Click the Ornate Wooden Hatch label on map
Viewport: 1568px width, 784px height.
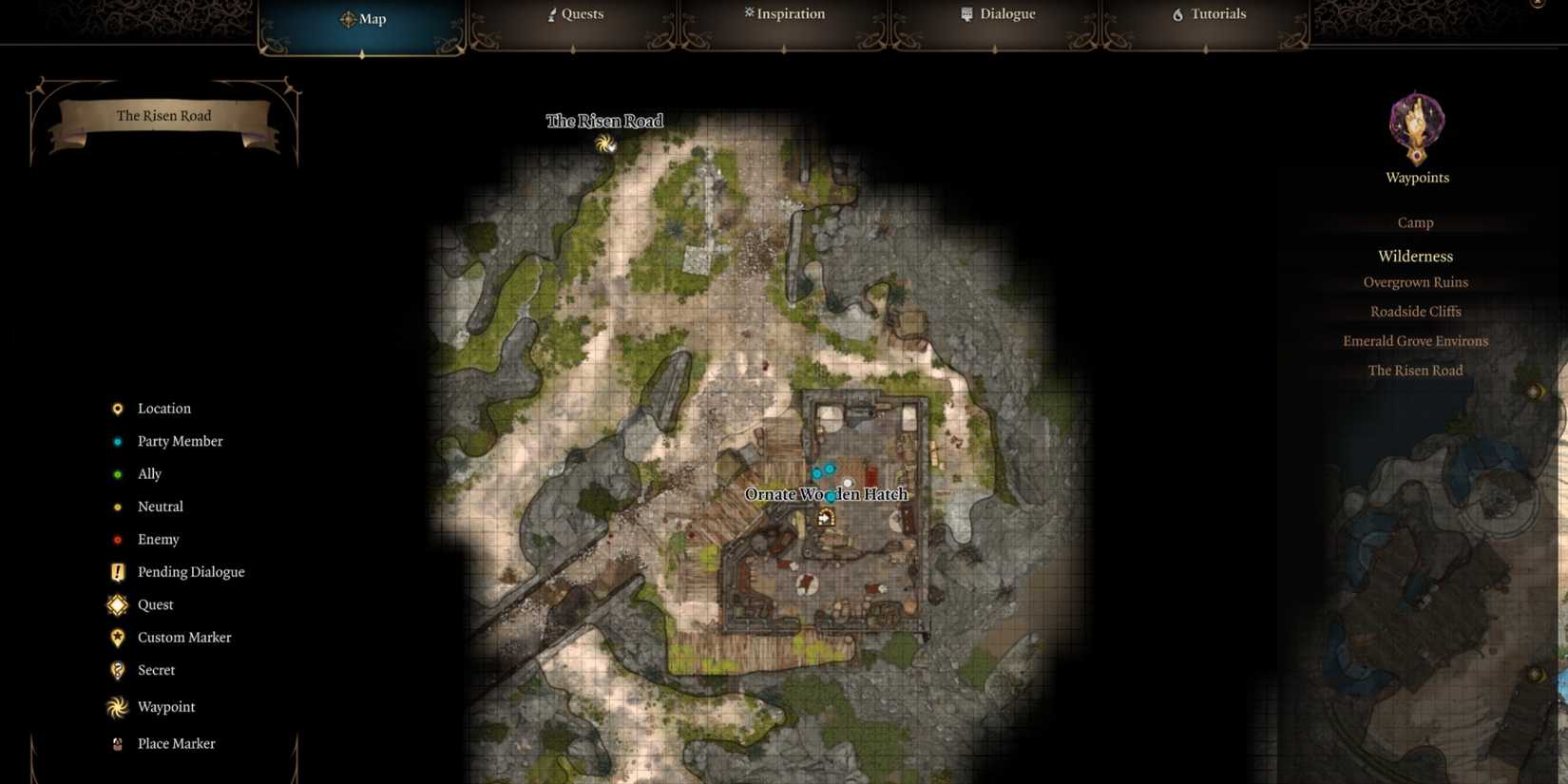[x=827, y=494]
